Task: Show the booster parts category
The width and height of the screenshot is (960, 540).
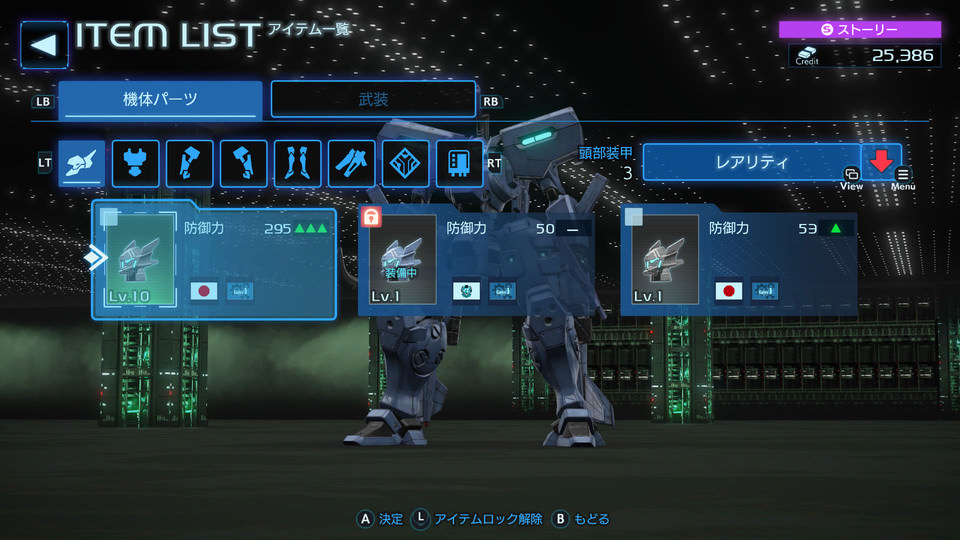Action: pos(352,163)
